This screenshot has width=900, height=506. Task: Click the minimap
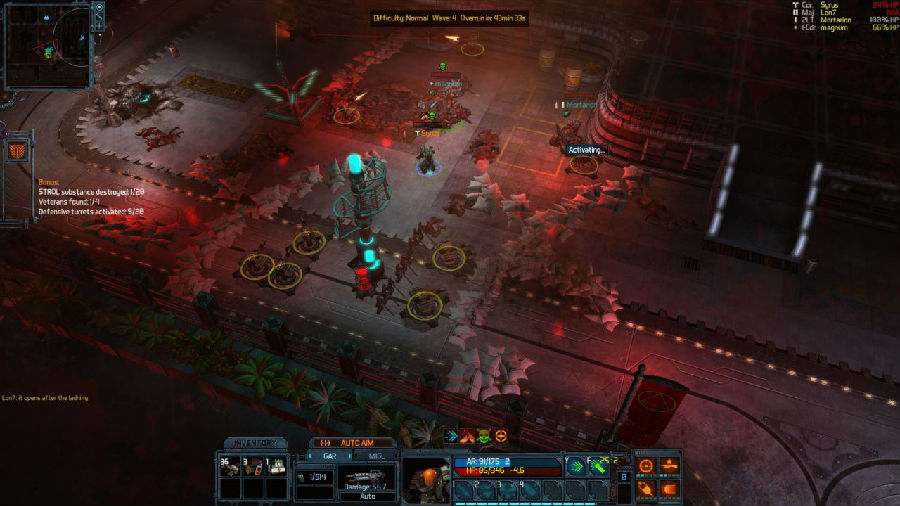[47, 44]
